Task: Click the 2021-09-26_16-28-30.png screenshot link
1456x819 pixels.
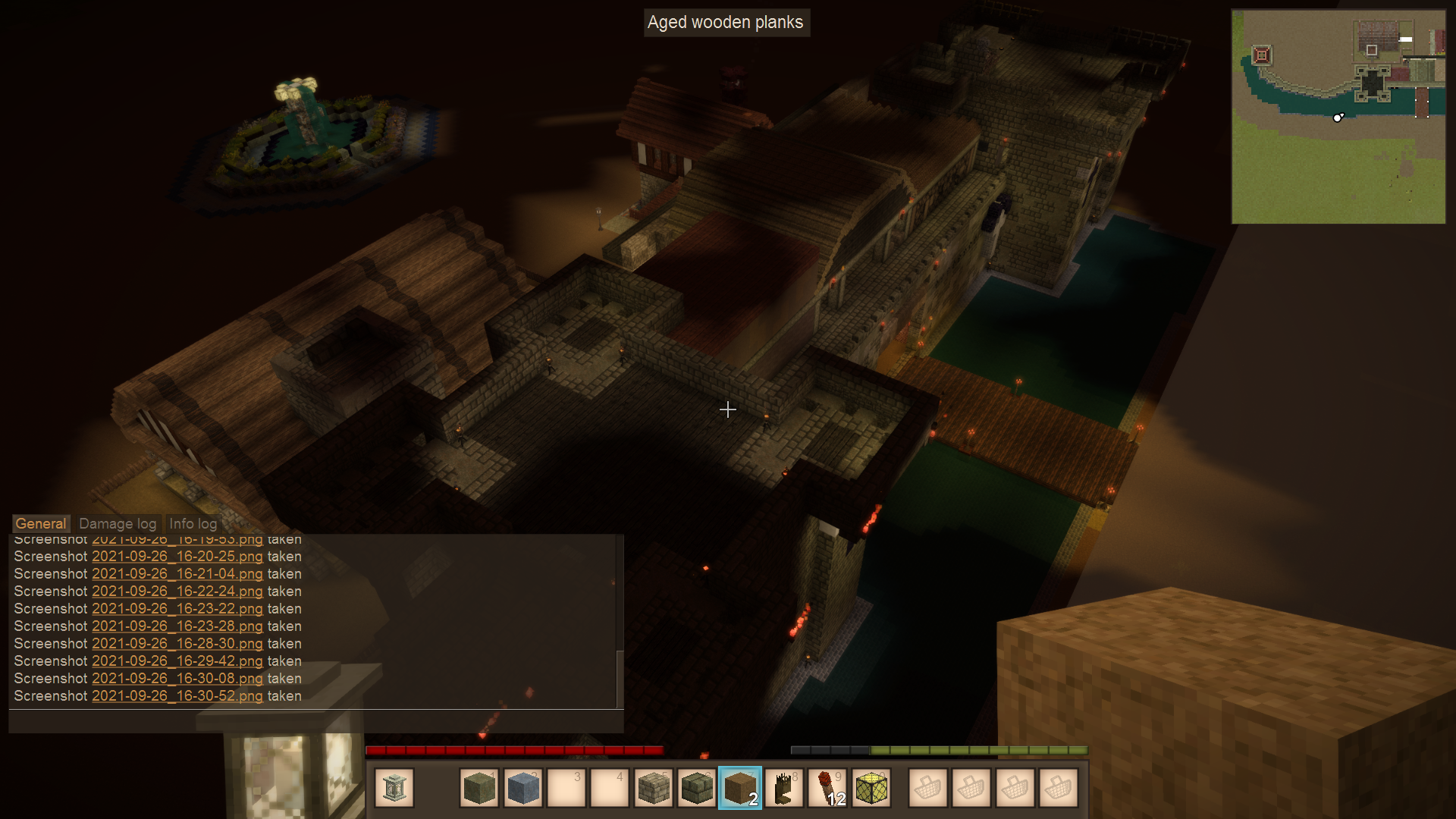Action: pyautogui.click(x=177, y=644)
